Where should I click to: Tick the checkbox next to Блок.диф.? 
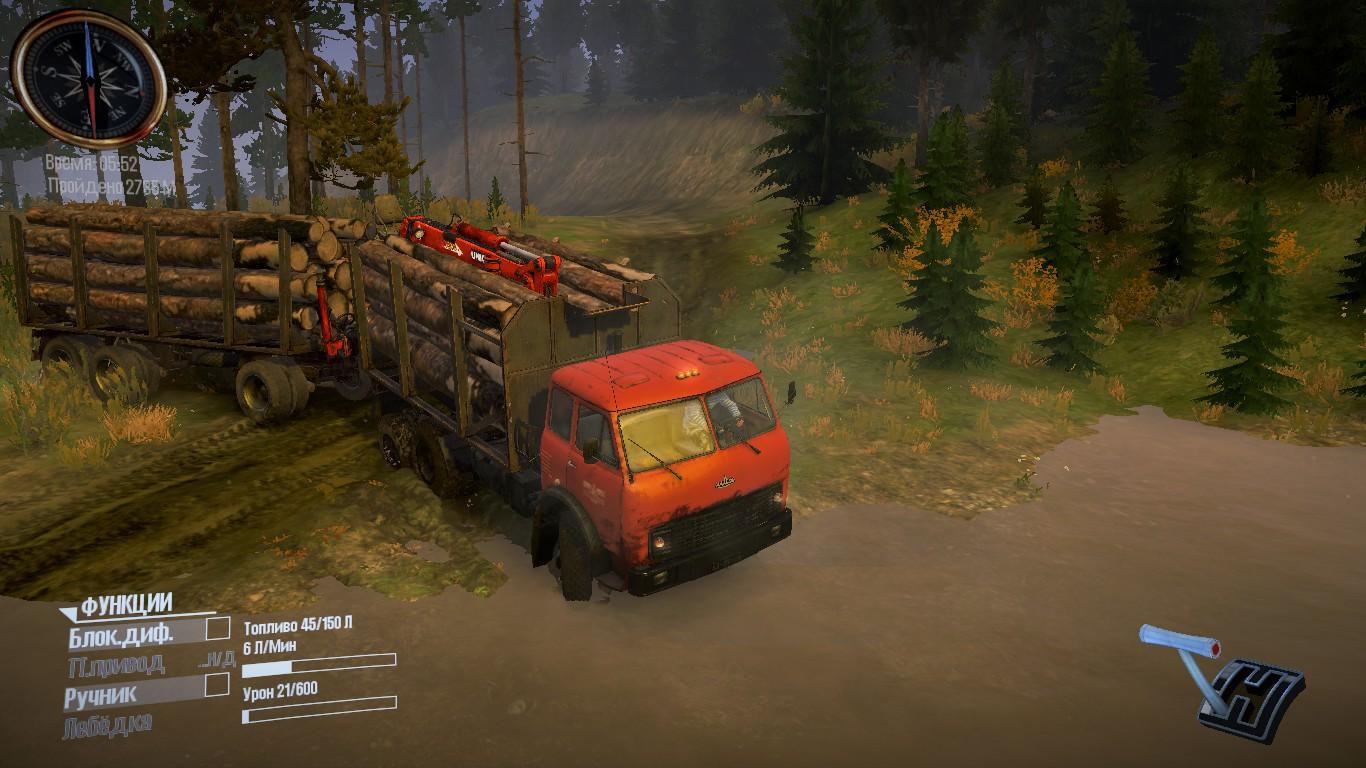click(217, 629)
